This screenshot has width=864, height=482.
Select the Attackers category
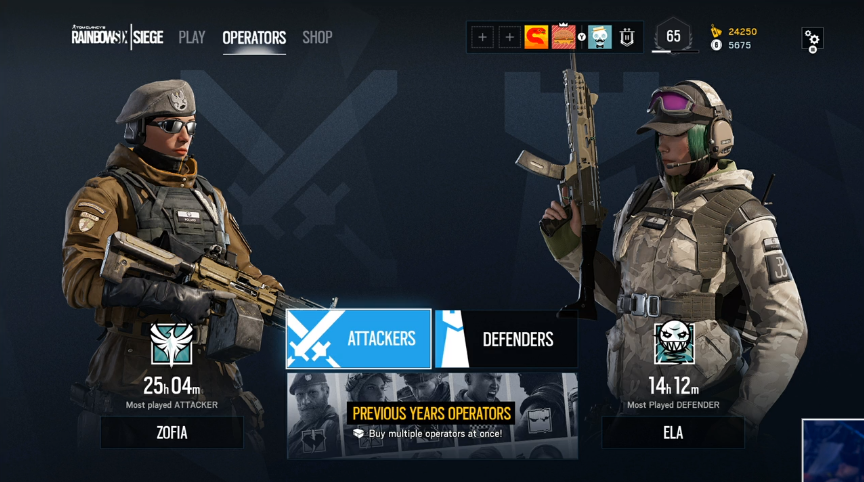tap(359, 339)
